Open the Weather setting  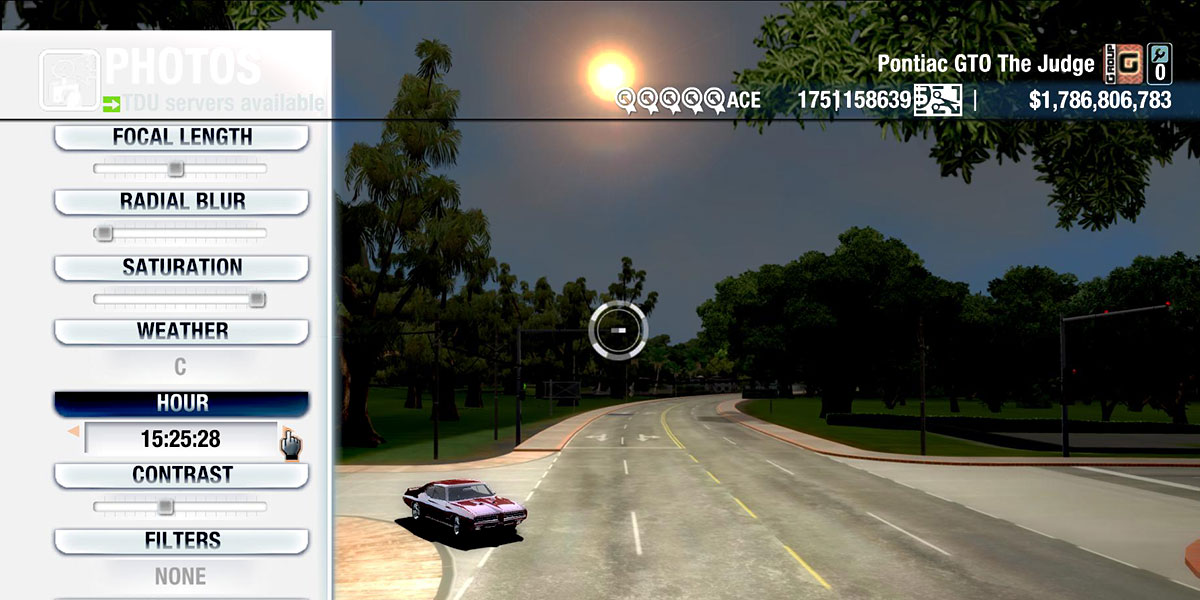[181, 331]
